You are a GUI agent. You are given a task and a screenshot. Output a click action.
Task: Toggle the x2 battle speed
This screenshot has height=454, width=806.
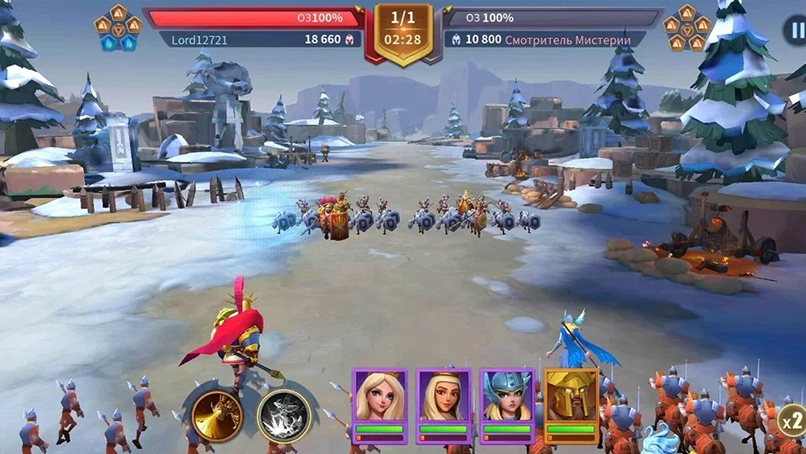(789, 420)
